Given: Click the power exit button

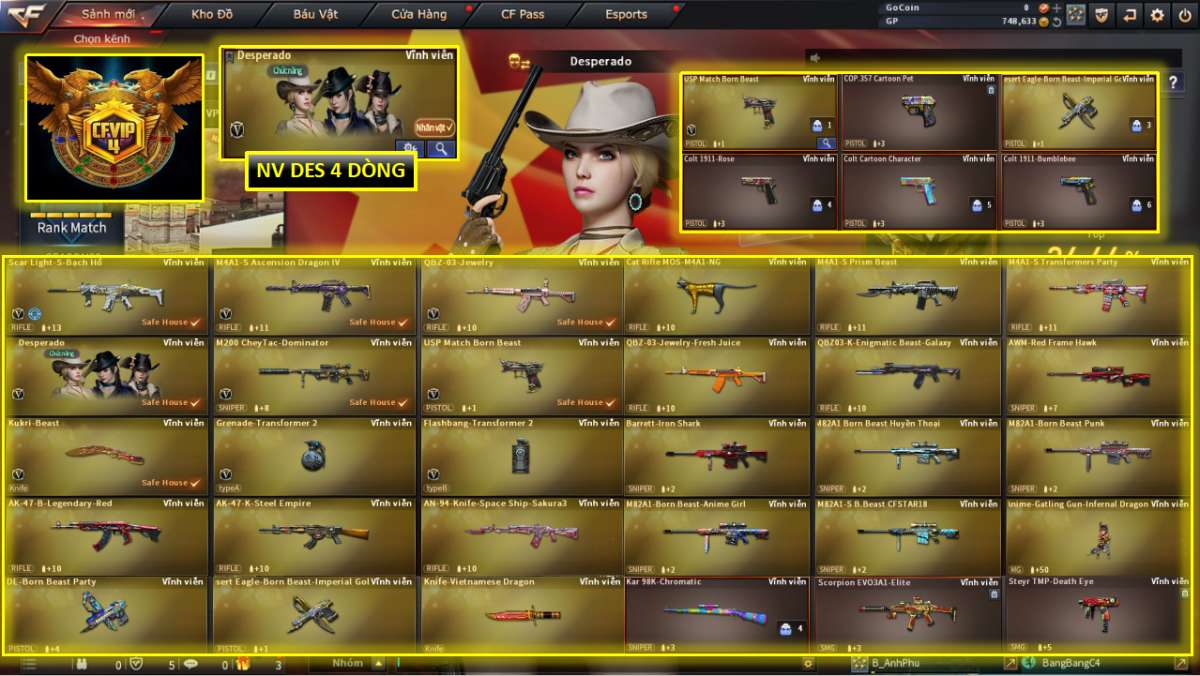Looking at the screenshot, I should click(x=1185, y=14).
